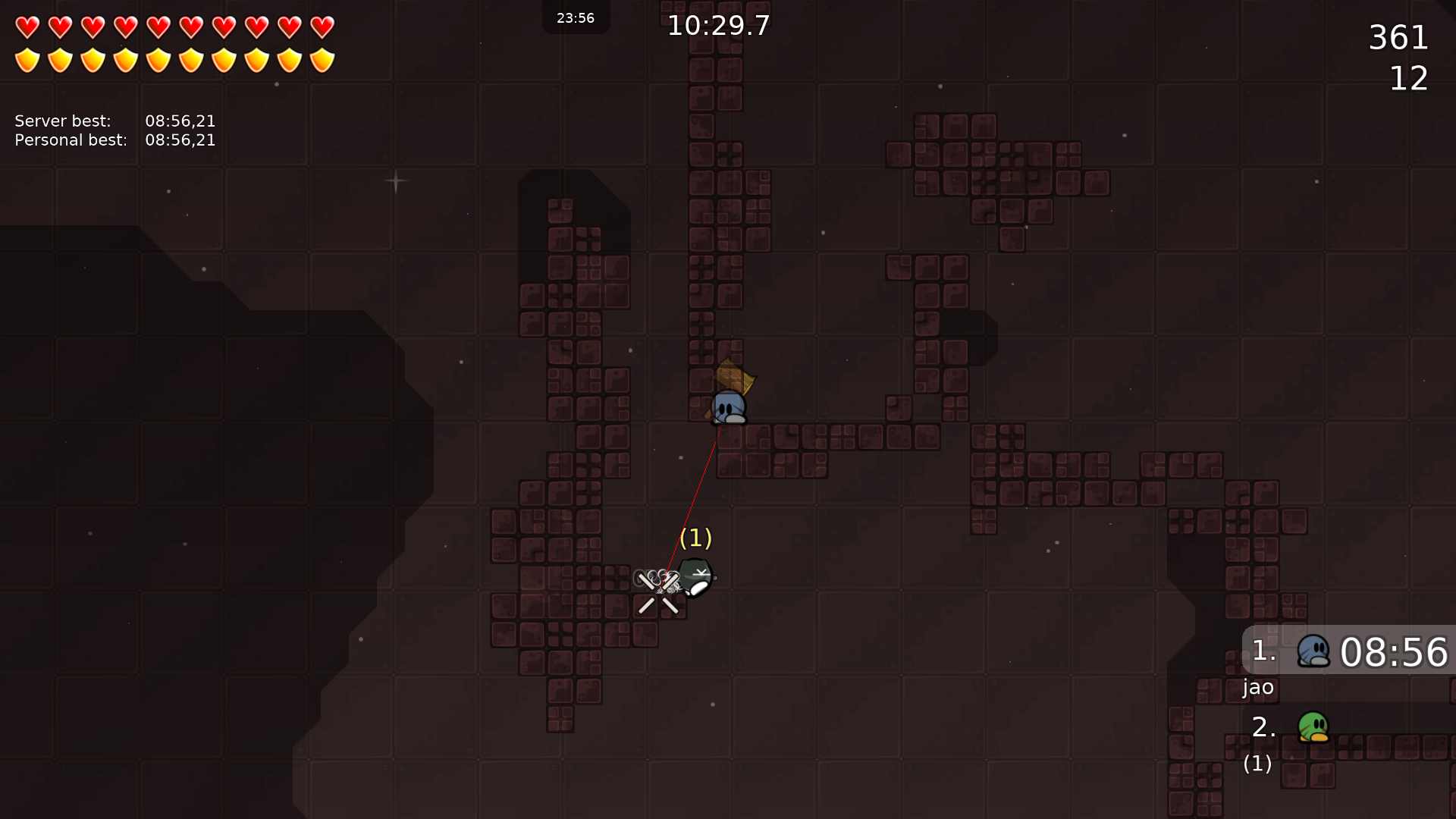Click jao's blue player avatar on the leaderboard
1456x819 pixels.
pyautogui.click(x=1314, y=652)
